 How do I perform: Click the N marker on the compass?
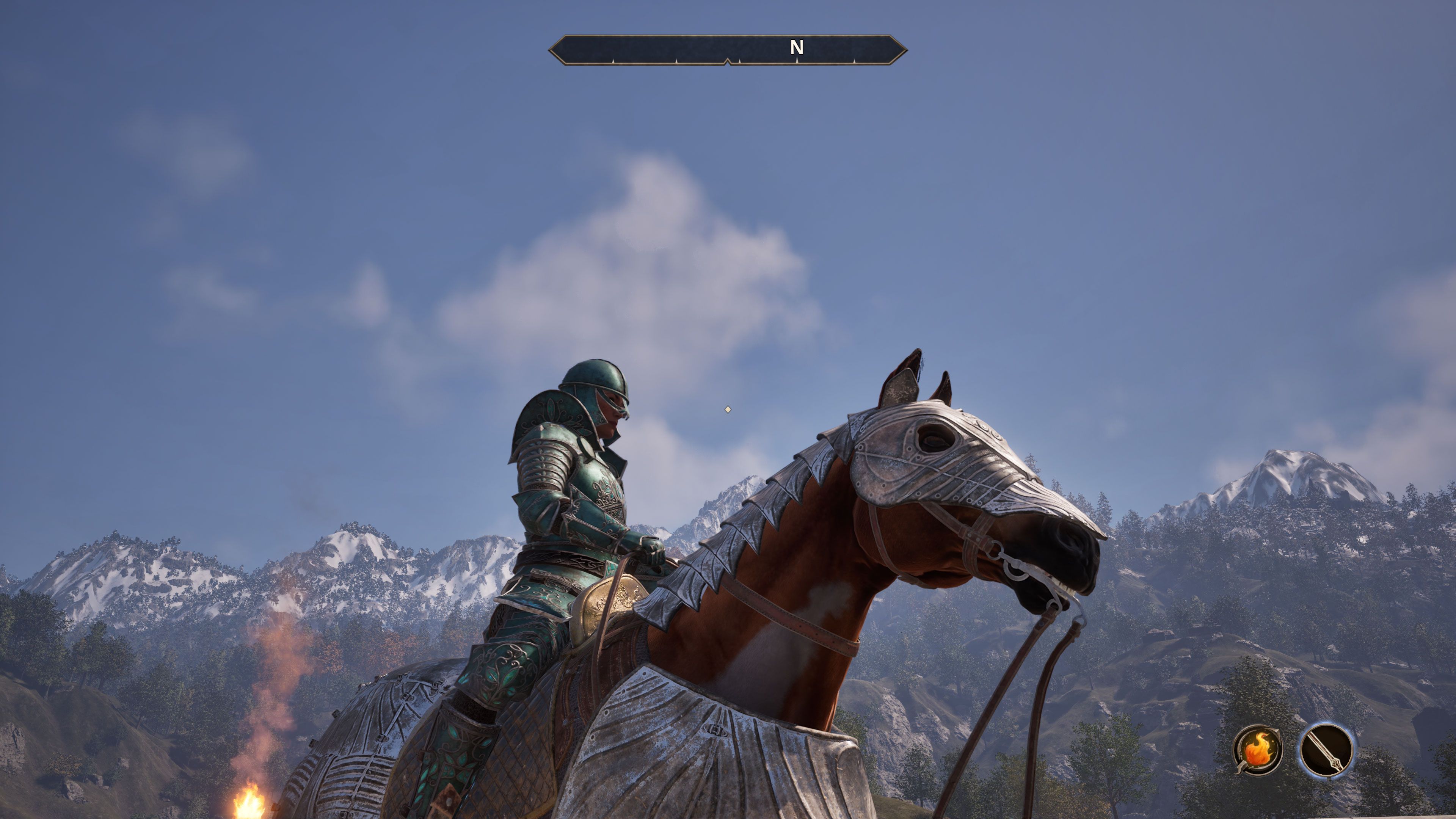coord(797,47)
